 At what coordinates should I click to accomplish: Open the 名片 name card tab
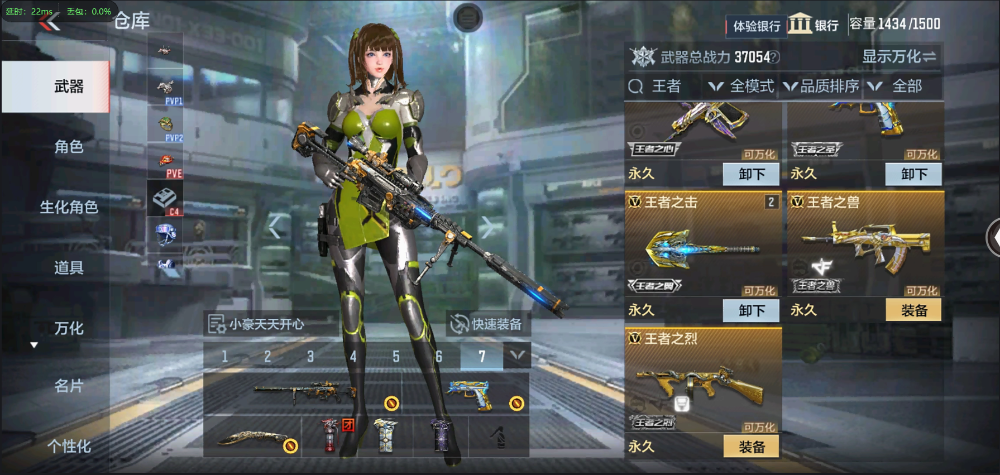pos(68,386)
